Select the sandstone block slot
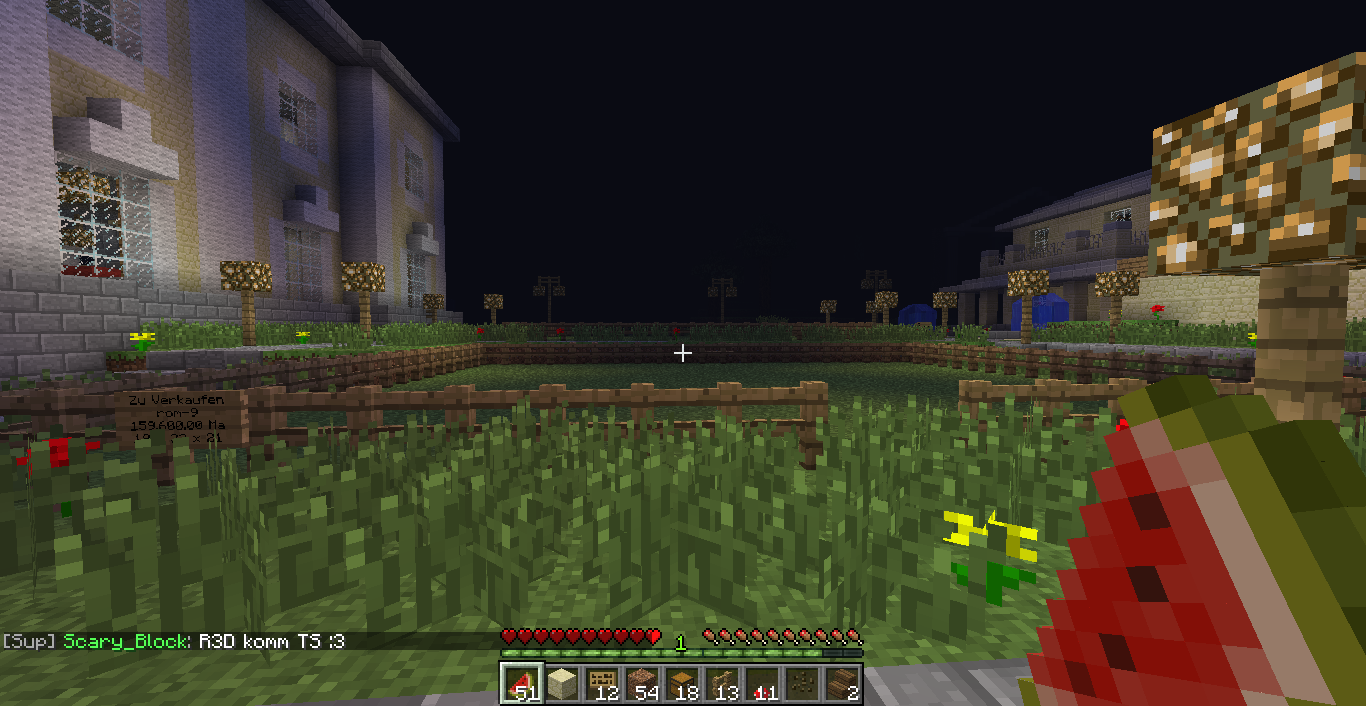This screenshot has width=1366, height=706. pyautogui.click(x=561, y=684)
